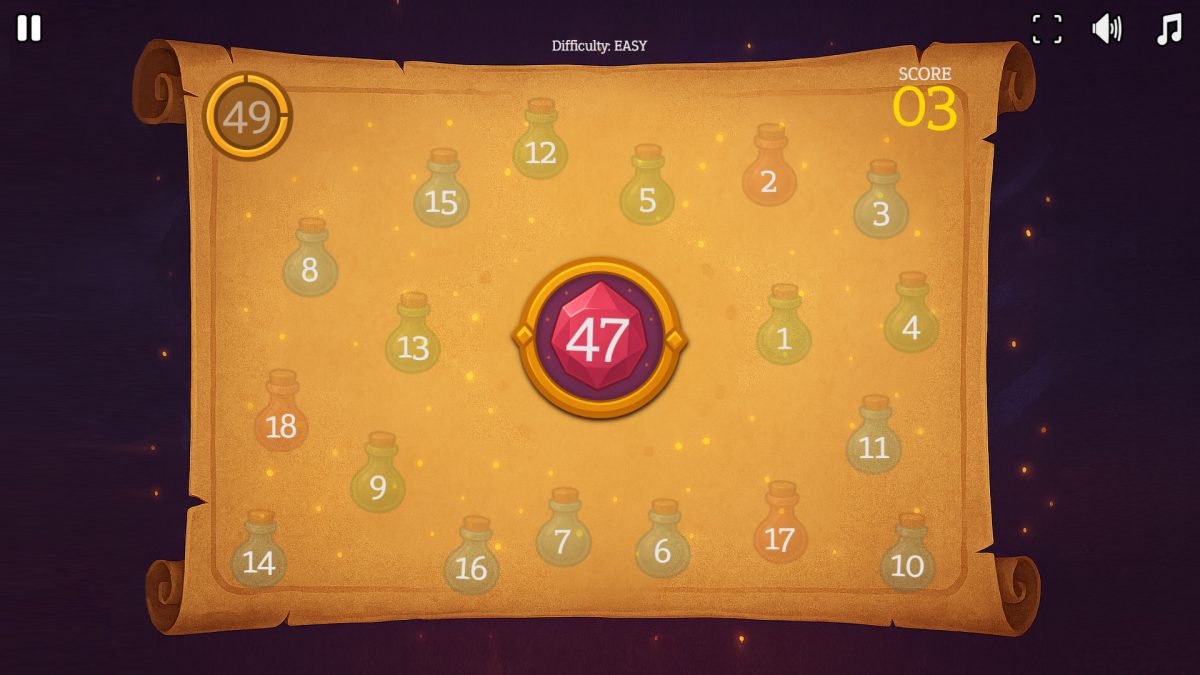Viewport: 1200px width, 675px height.
Task: Click the potion marked 3
Action: coord(881,206)
